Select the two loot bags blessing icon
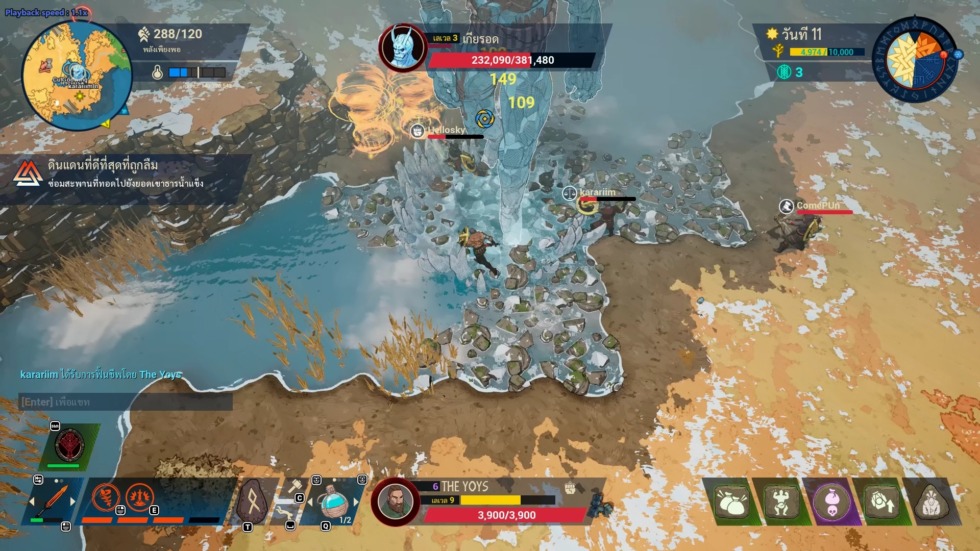Image resolution: width=980 pixels, height=551 pixels. coord(733,503)
